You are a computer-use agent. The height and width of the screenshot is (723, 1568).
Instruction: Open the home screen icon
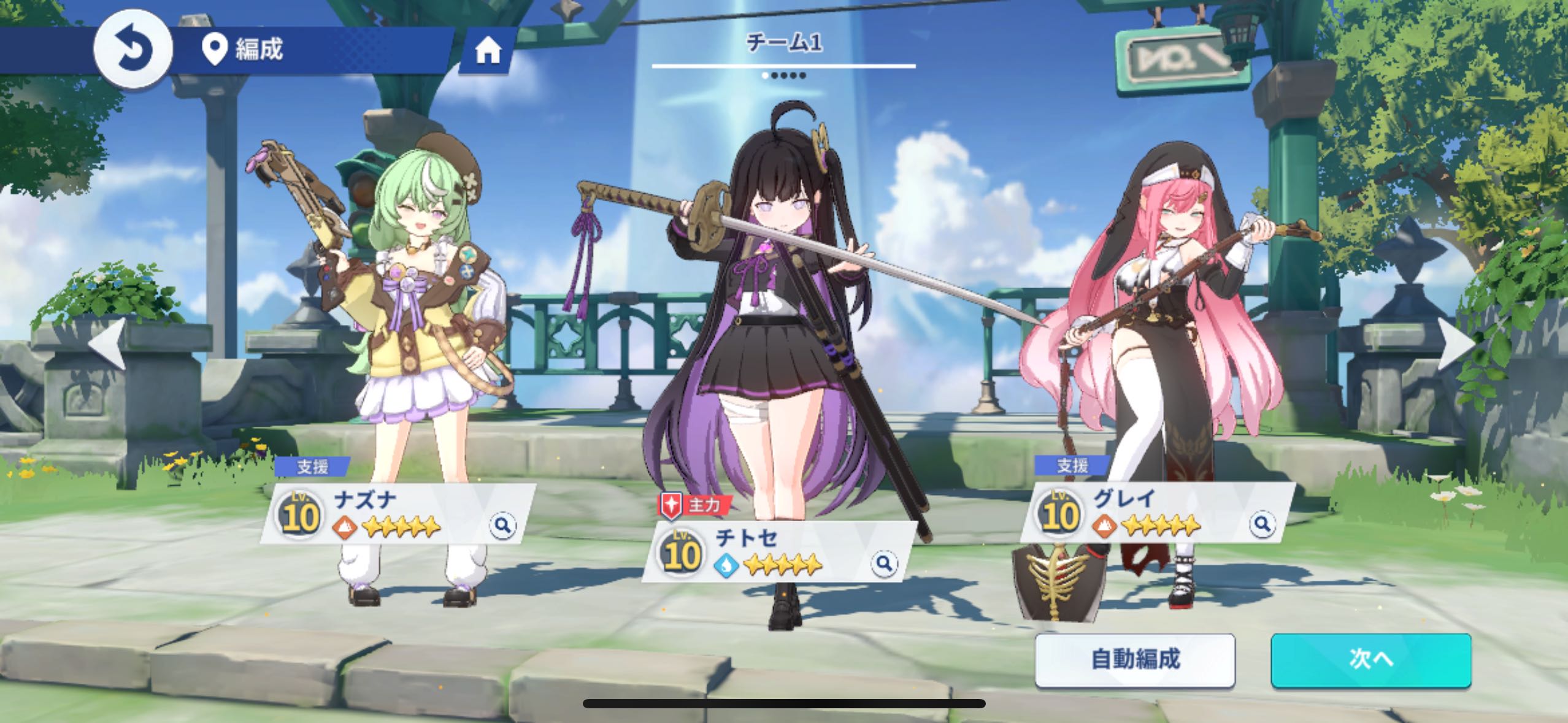tap(488, 52)
